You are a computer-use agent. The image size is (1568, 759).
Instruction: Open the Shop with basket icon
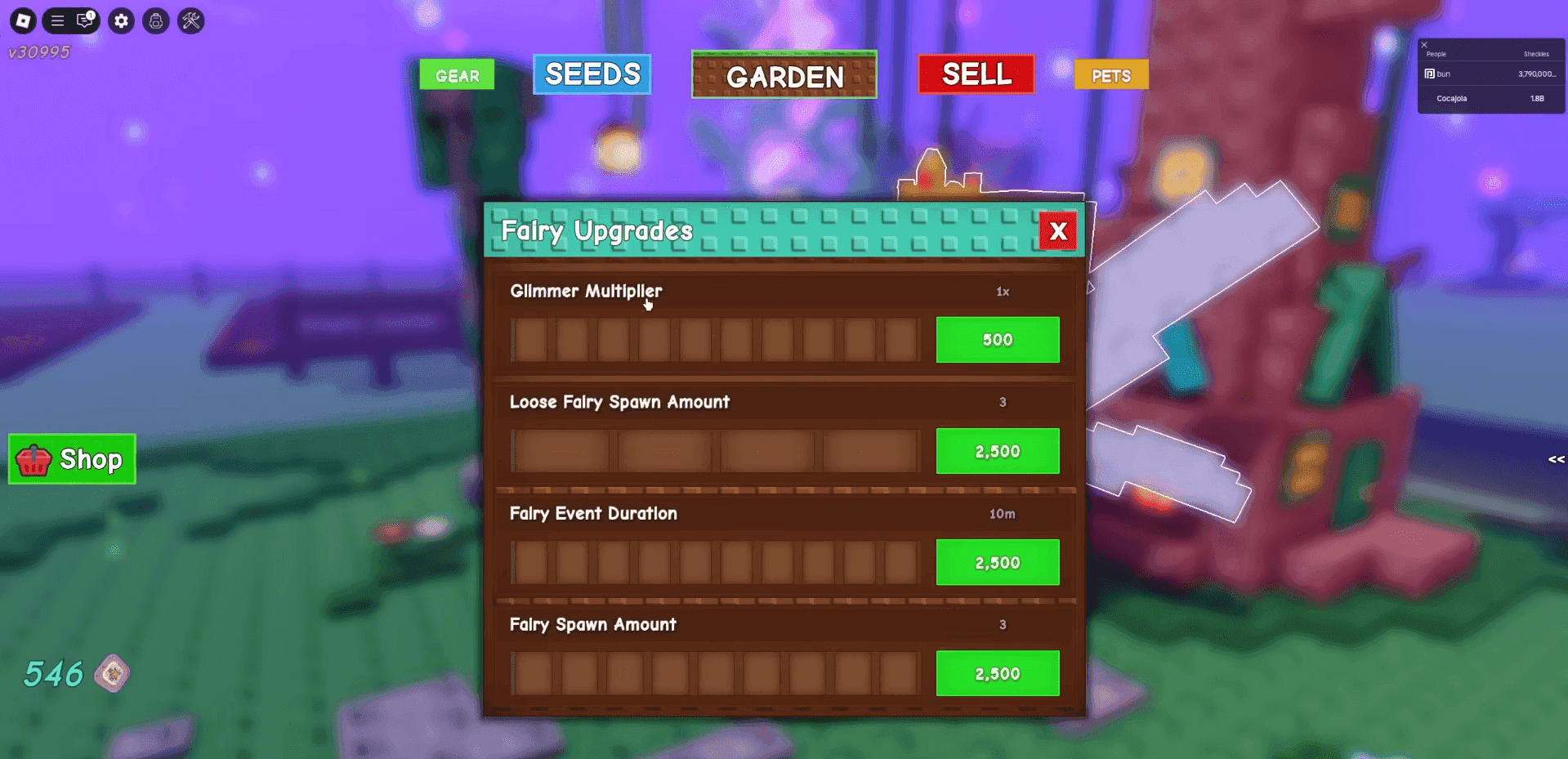point(72,459)
